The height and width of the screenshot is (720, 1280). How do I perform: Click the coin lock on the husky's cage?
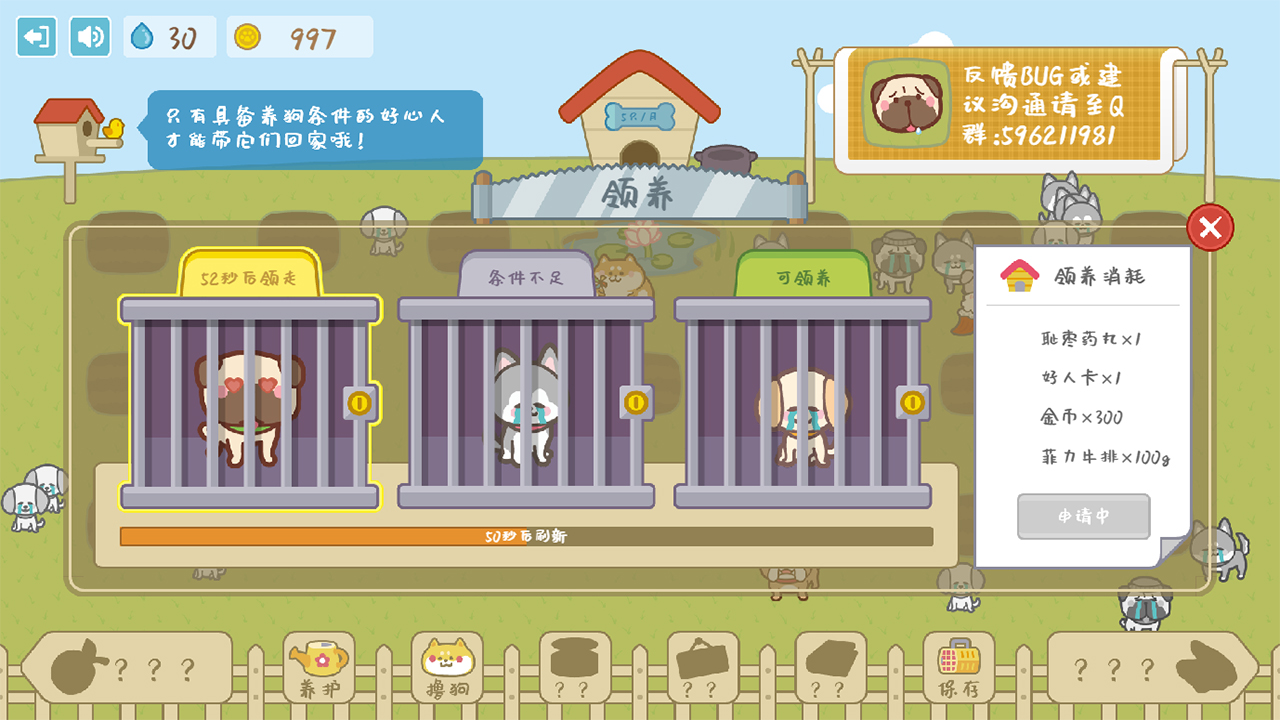[x=635, y=401]
